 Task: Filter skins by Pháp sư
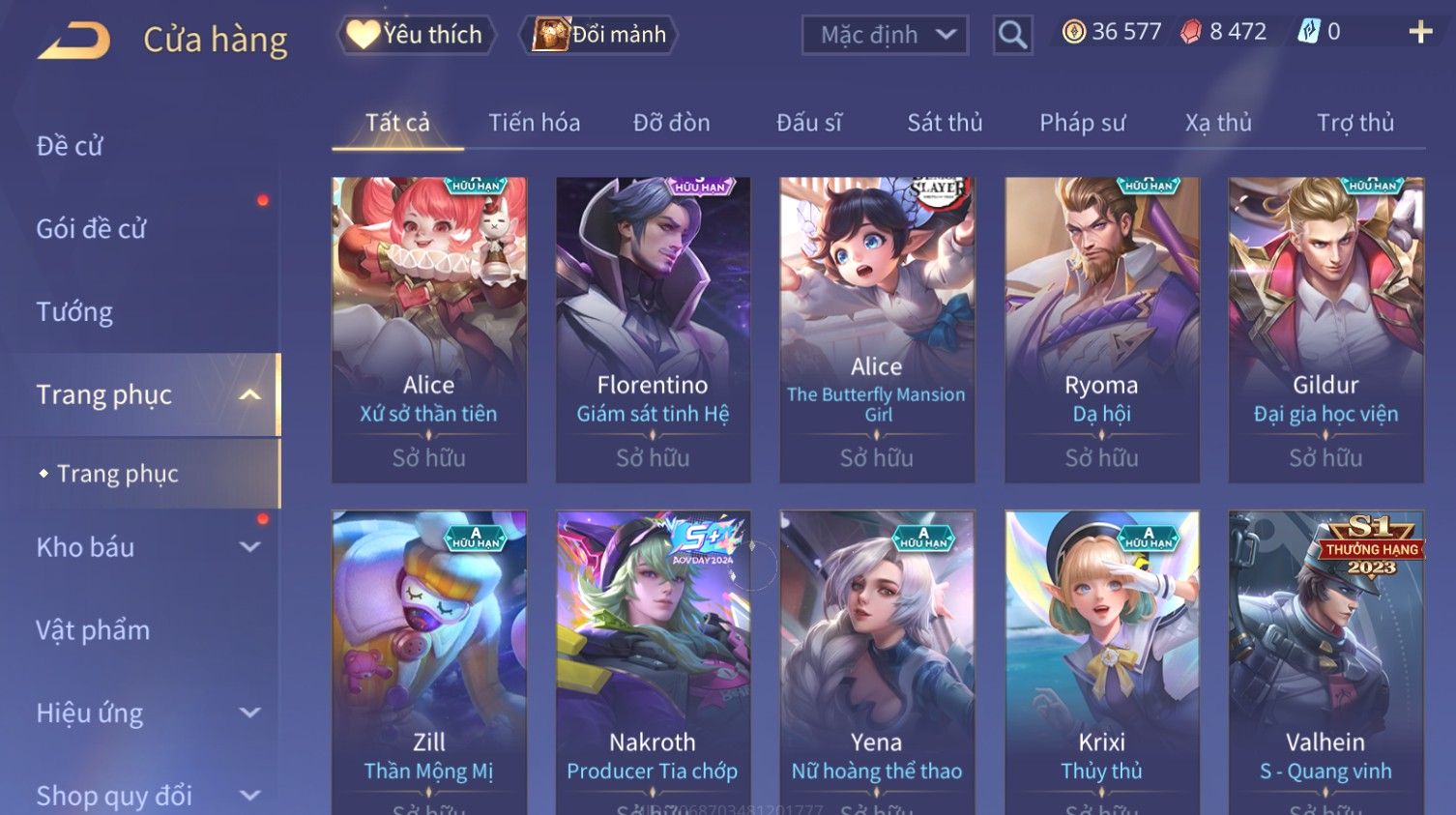[x=1082, y=123]
